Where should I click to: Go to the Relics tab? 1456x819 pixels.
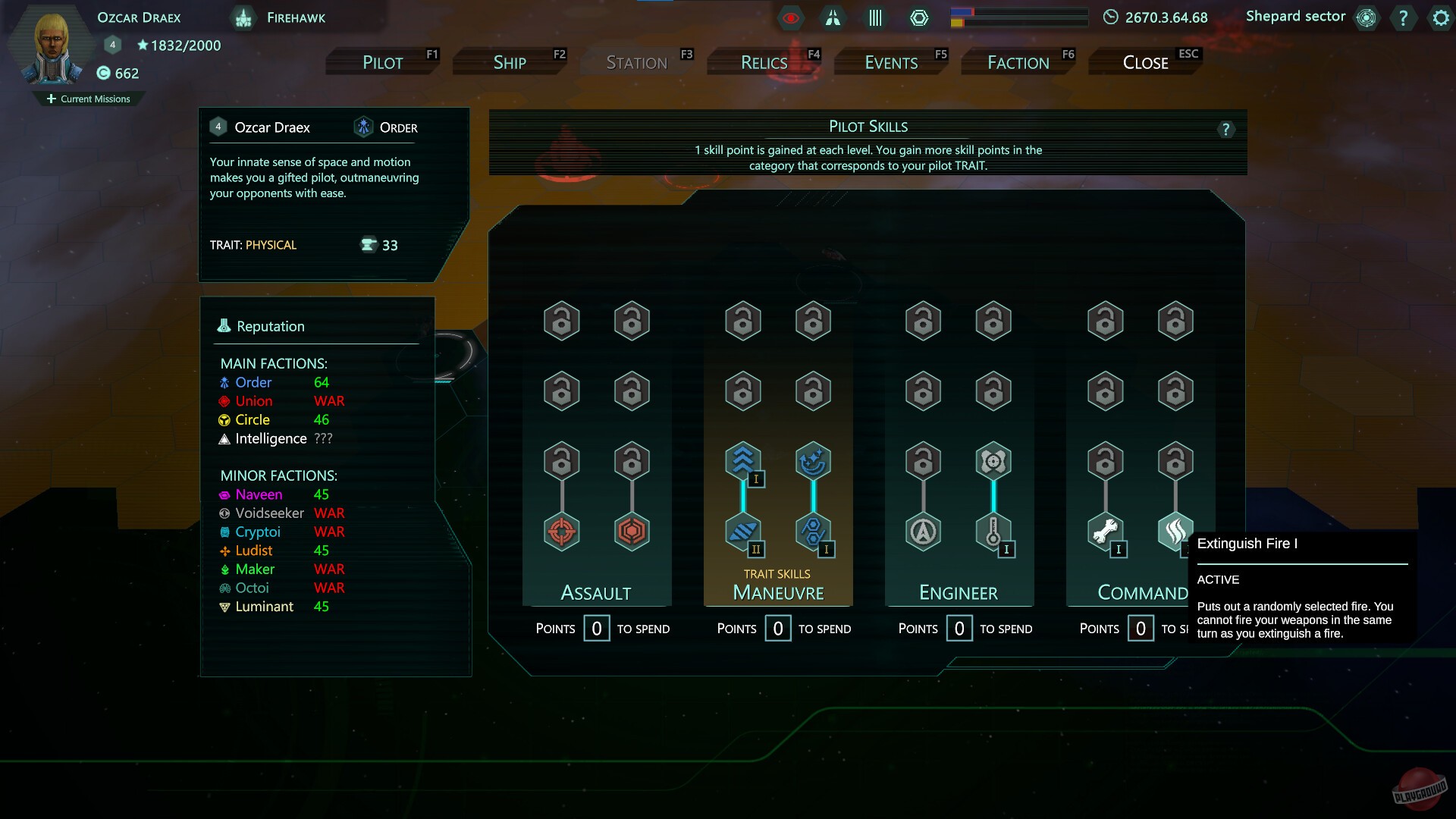coord(764,62)
